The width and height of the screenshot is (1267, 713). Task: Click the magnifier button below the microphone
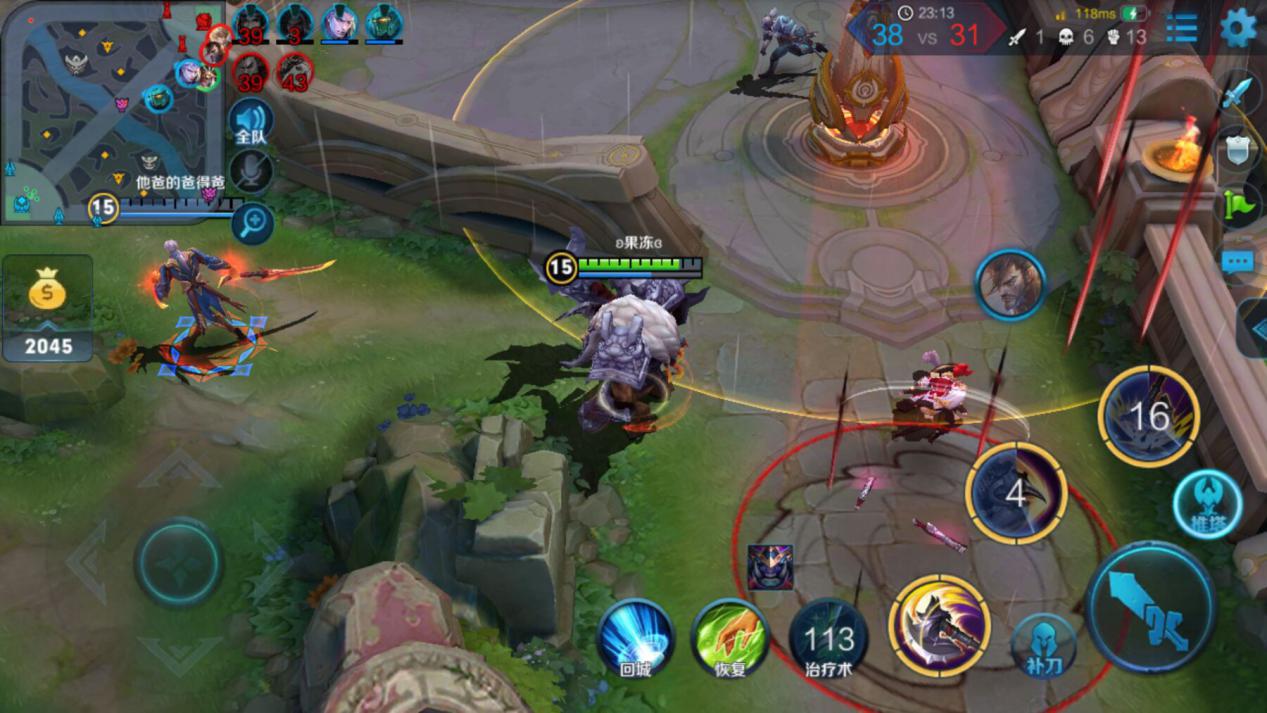pyautogui.click(x=252, y=222)
